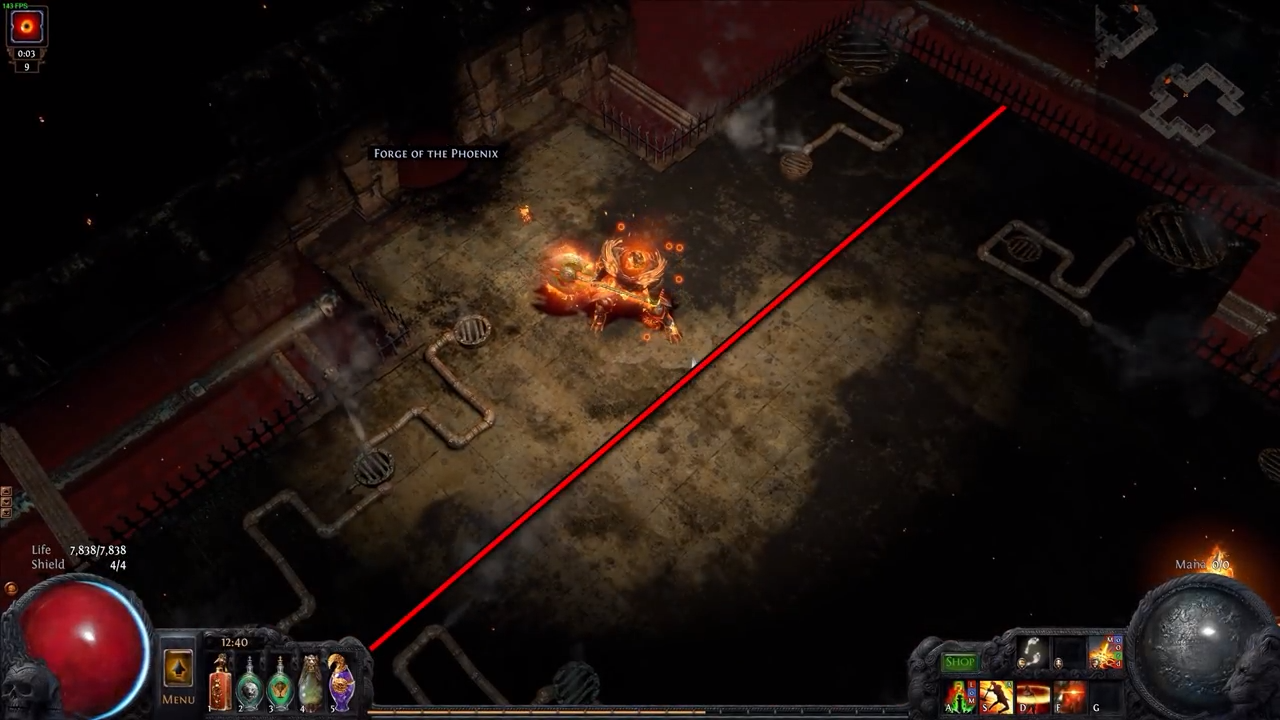The height and width of the screenshot is (720, 1280).
Task: Click the purple phoenix charm in slot 5
Action: 341,686
